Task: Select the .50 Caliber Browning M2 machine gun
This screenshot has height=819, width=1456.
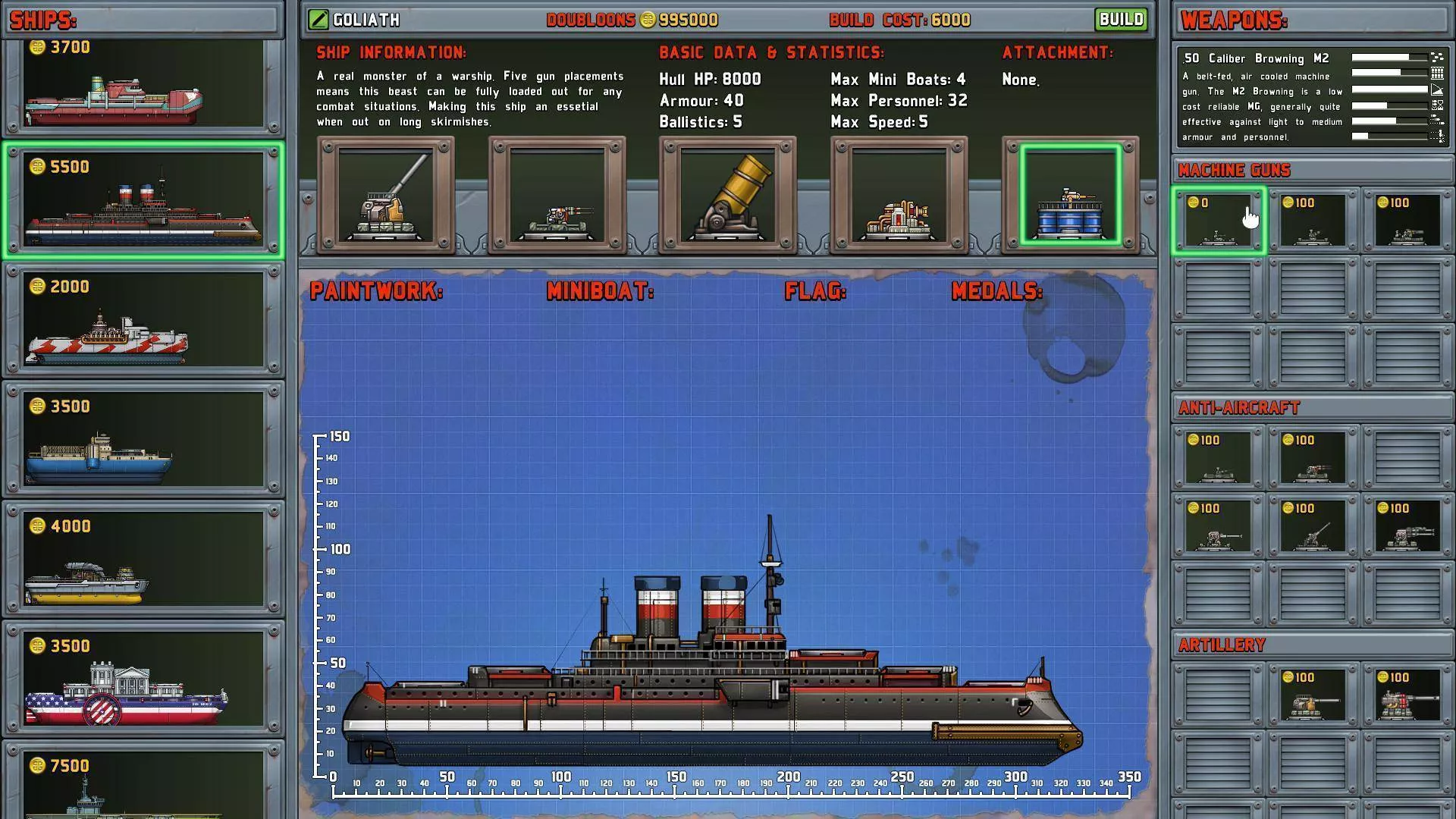Action: click(1219, 220)
